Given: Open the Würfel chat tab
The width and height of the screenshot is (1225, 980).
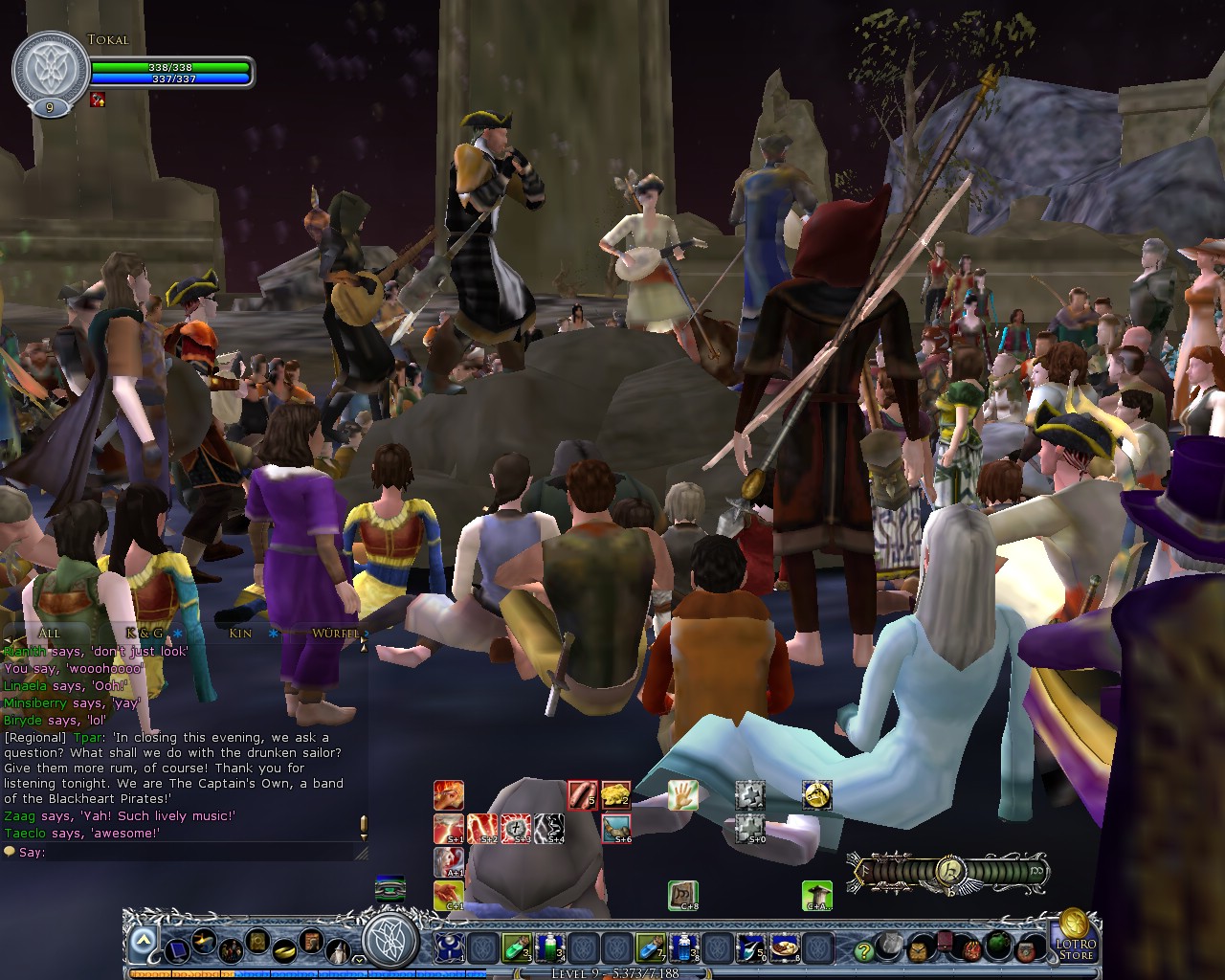Looking at the screenshot, I should coord(335,634).
